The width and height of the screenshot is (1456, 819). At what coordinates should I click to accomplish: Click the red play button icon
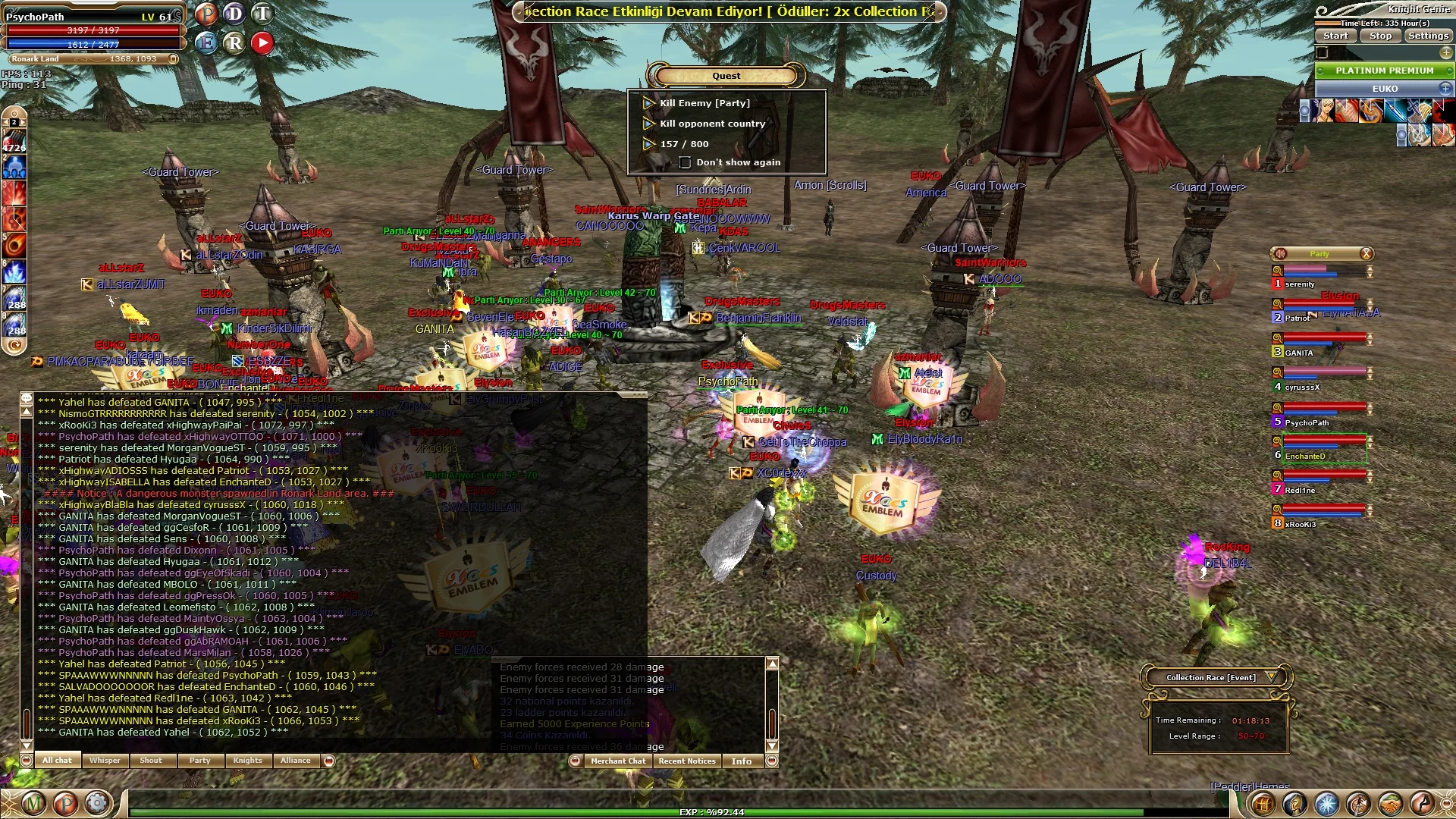(x=262, y=42)
